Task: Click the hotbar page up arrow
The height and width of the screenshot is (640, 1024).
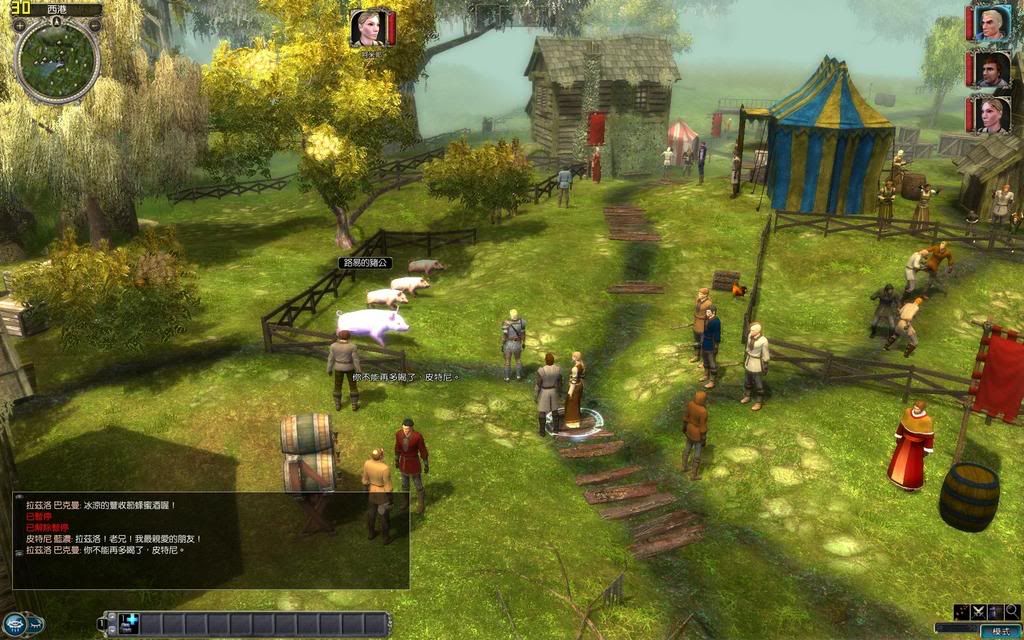Action: click(112, 617)
